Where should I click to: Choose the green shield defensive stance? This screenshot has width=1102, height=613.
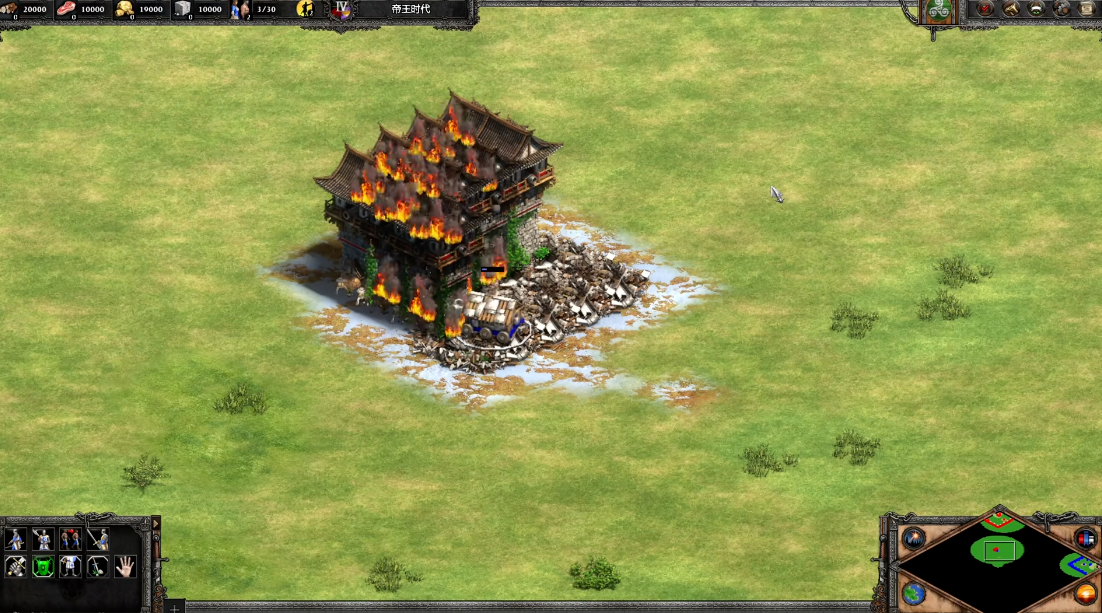pos(43,567)
